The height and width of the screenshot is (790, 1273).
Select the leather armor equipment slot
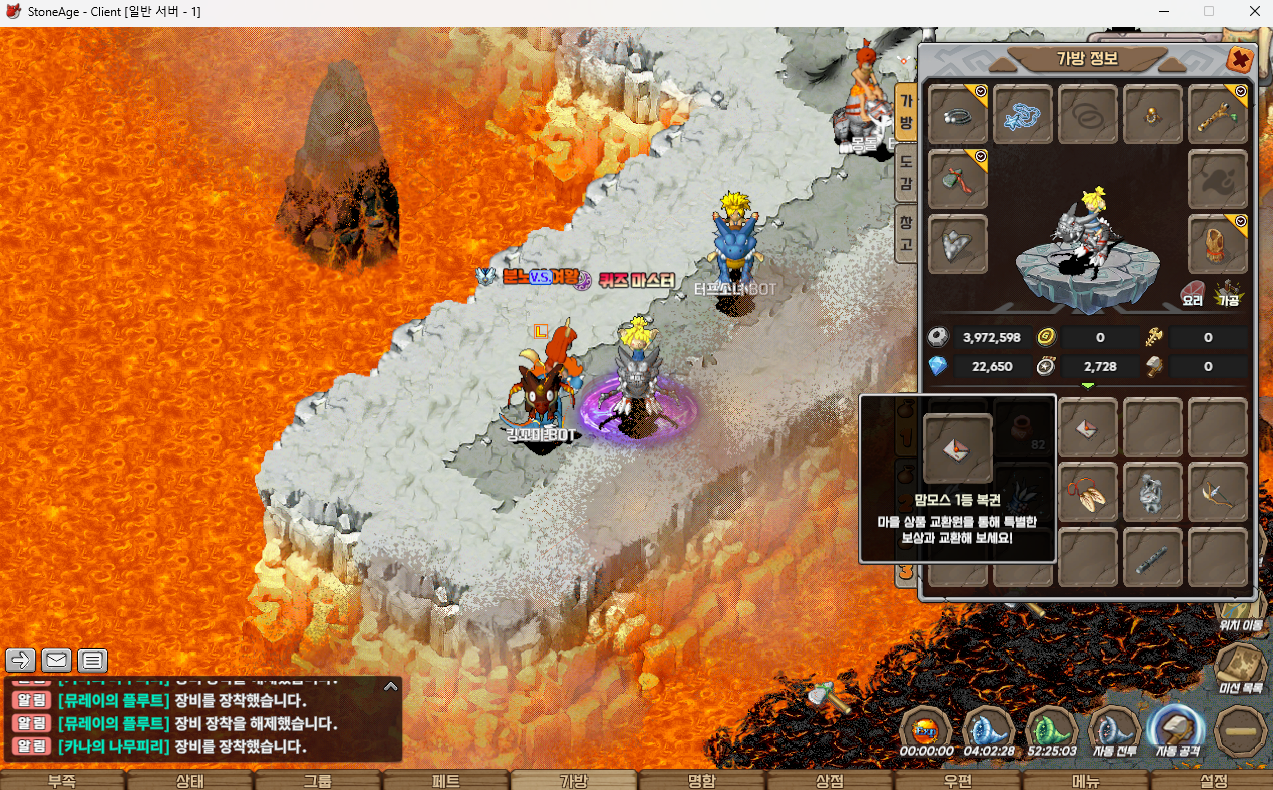coord(1218,244)
